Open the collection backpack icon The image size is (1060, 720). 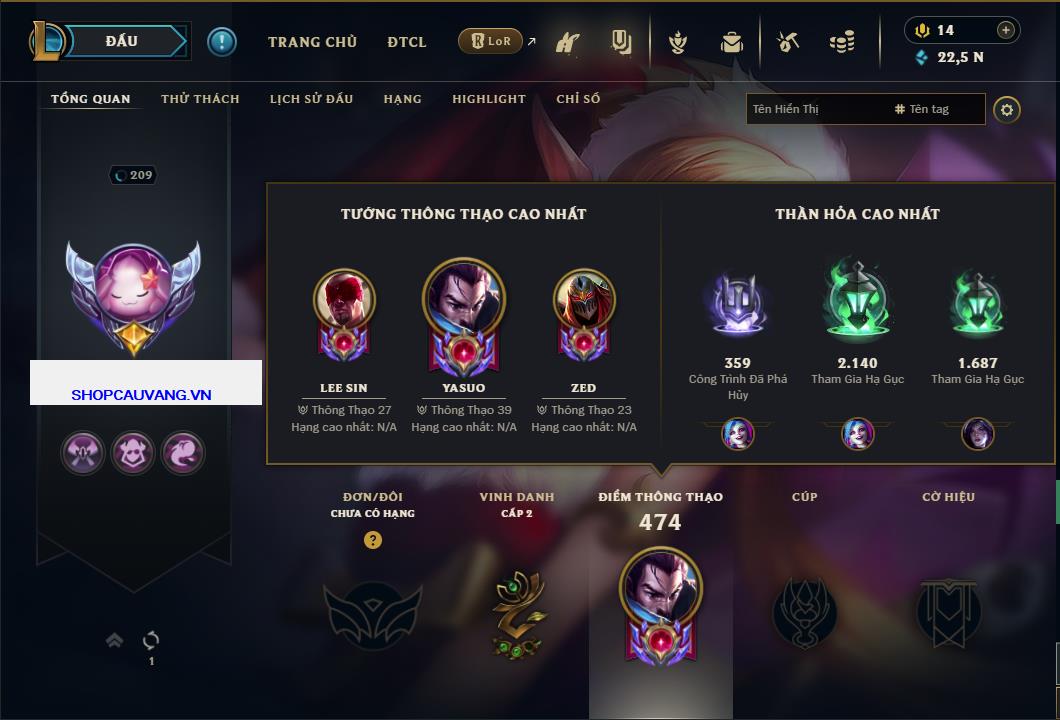[732, 42]
